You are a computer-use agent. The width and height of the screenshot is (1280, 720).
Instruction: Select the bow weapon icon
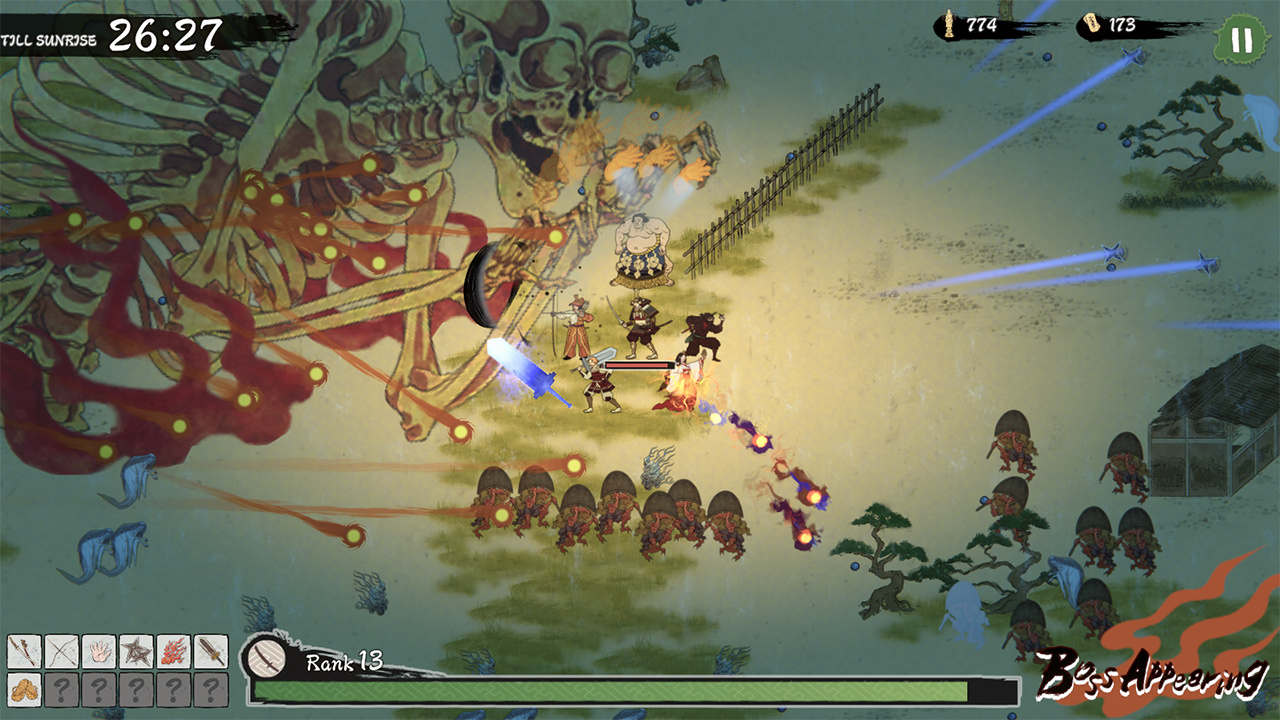click(61, 650)
